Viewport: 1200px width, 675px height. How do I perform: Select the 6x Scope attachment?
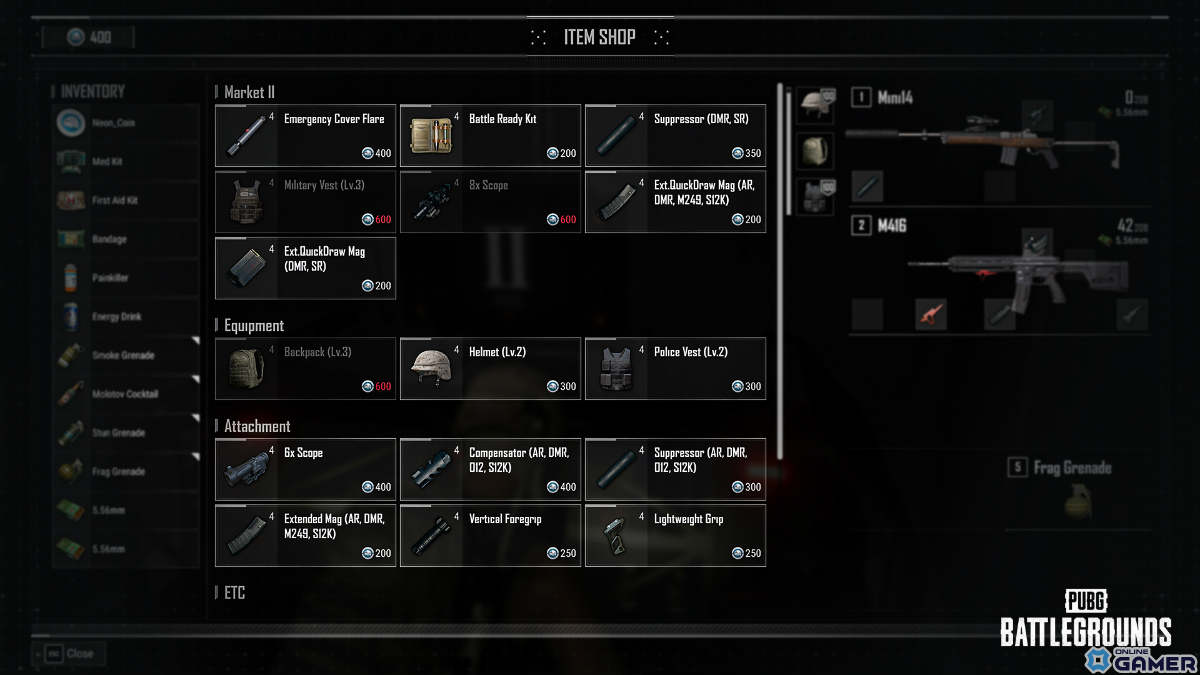click(305, 469)
